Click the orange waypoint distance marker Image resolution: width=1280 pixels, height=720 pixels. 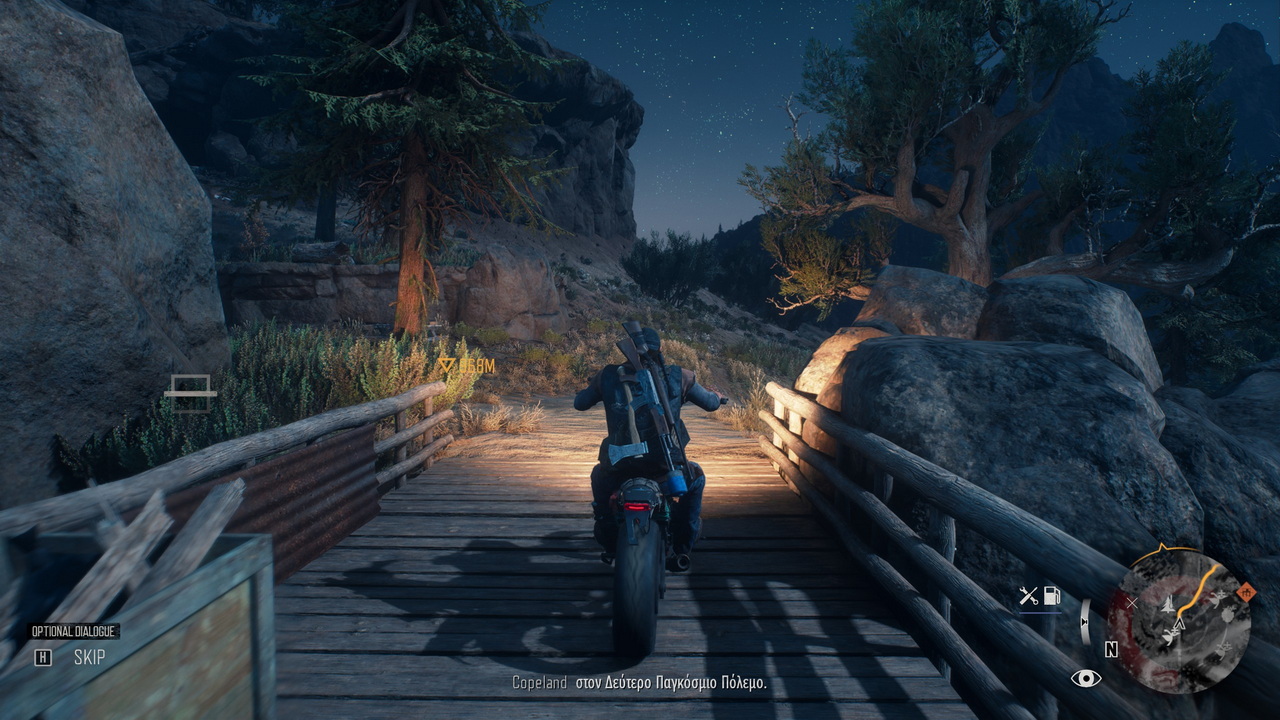tap(467, 366)
